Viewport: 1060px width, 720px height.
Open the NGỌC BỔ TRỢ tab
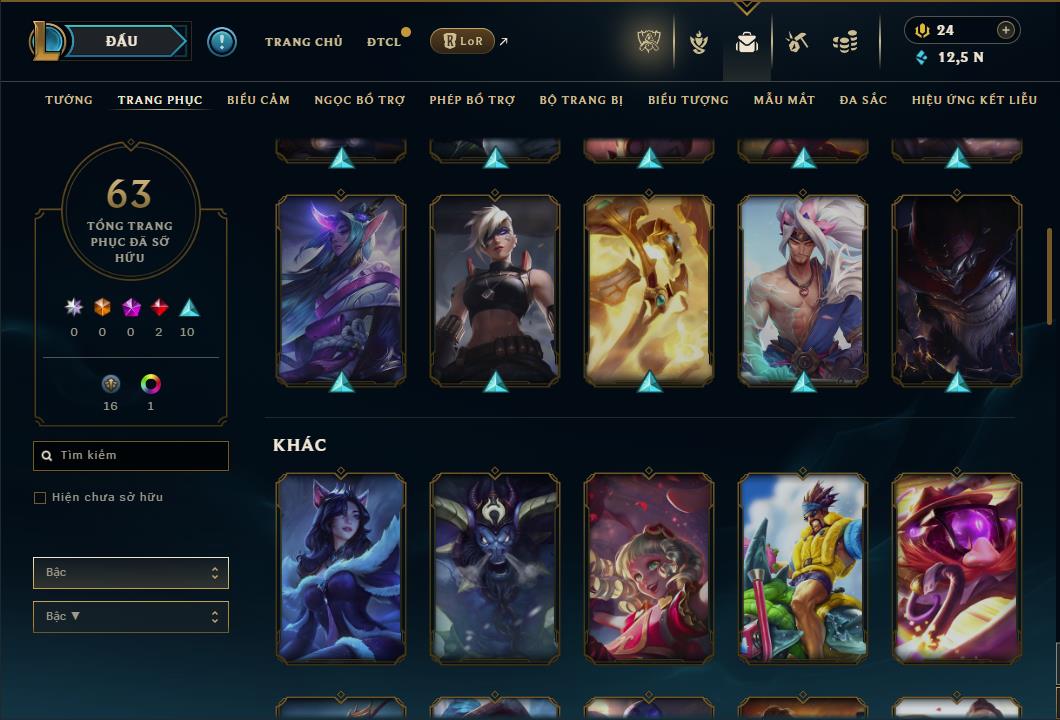tap(359, 100)
